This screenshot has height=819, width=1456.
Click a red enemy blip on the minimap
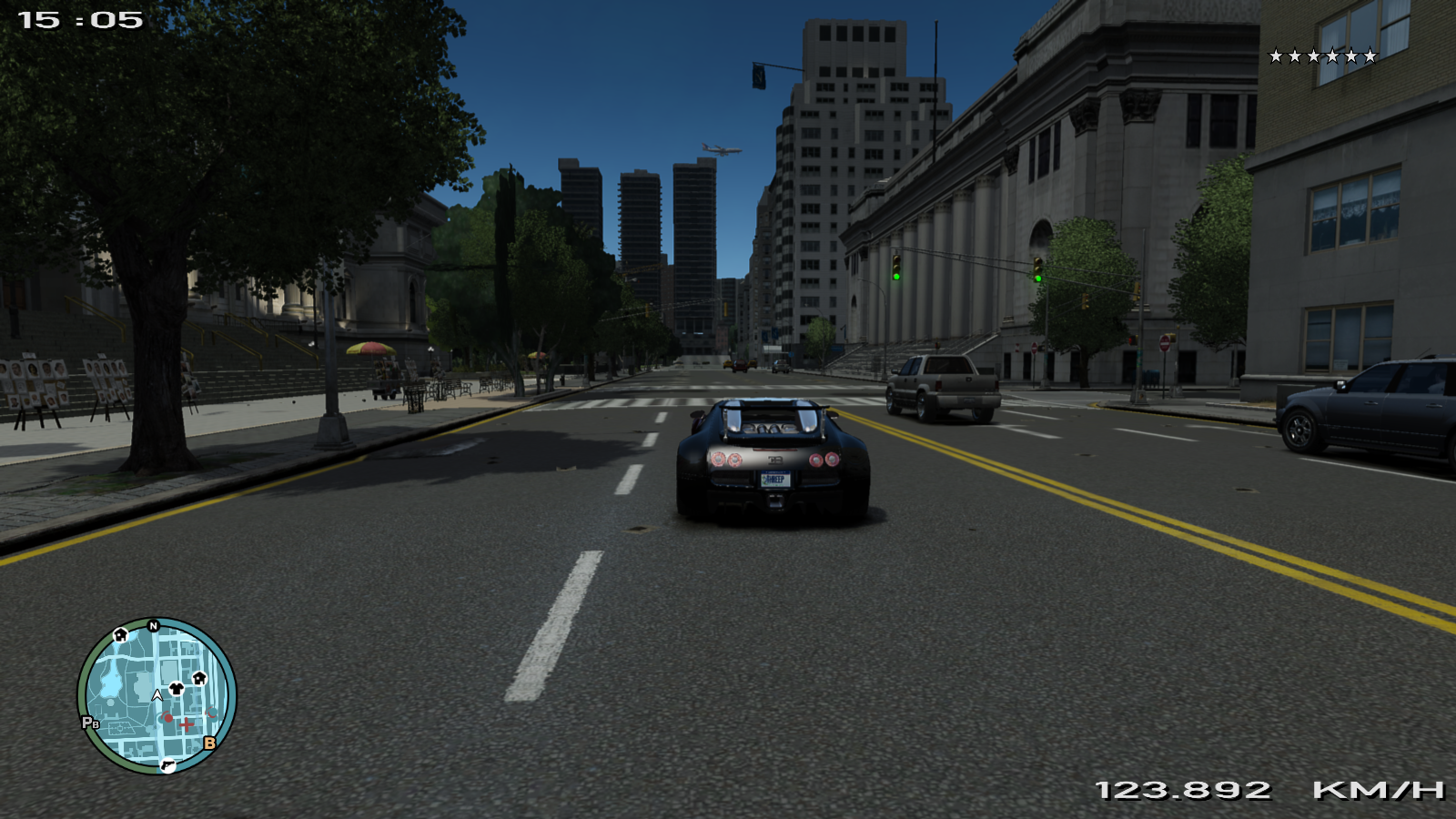coord(167,719)
